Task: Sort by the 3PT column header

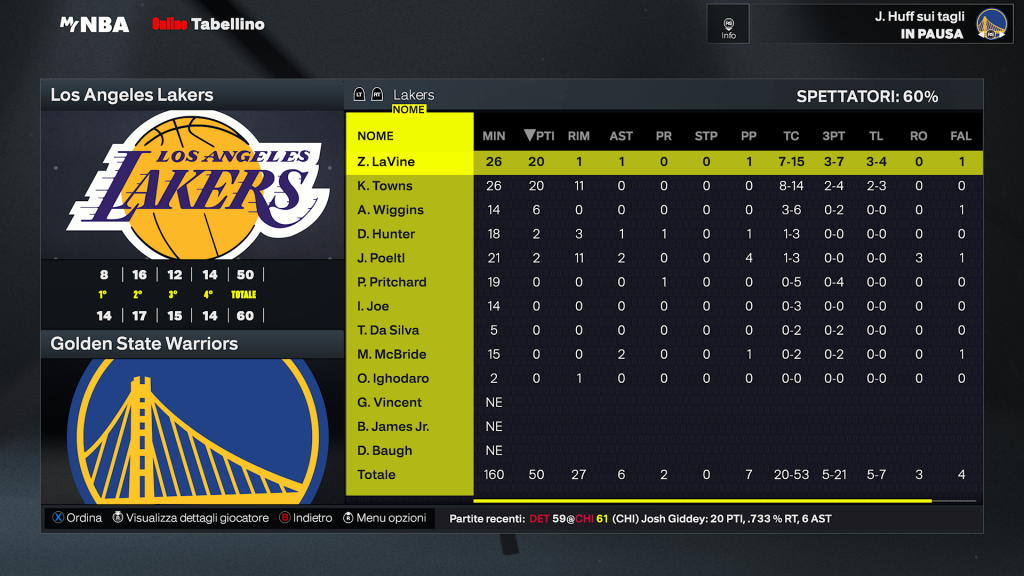Action: pyautogui.click(x=833, y=136)
